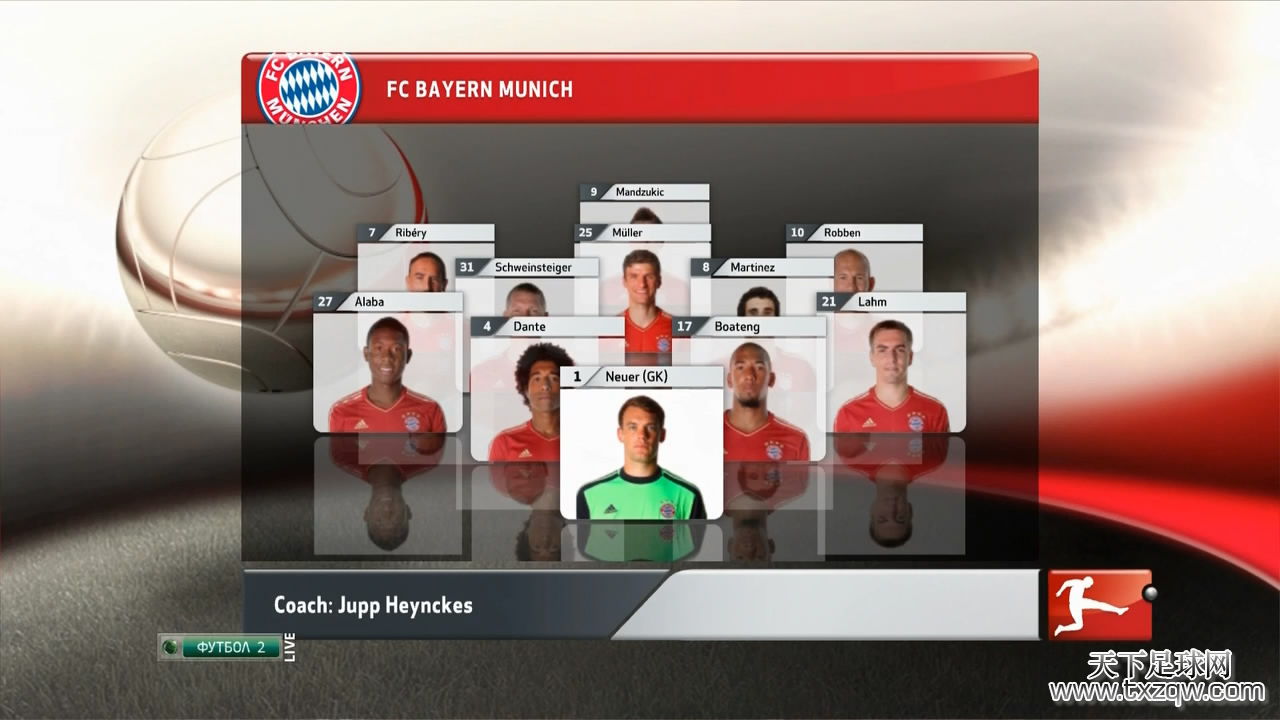Click the FC Bayern Munich crest
The image size is (1280, 720).
coord(309,88)
